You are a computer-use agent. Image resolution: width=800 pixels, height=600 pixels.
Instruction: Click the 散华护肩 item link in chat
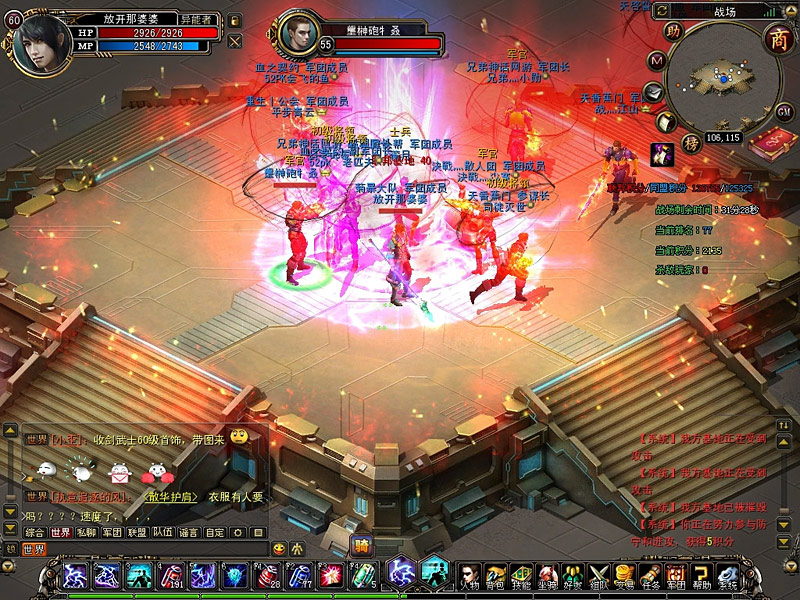coord(172,496)
